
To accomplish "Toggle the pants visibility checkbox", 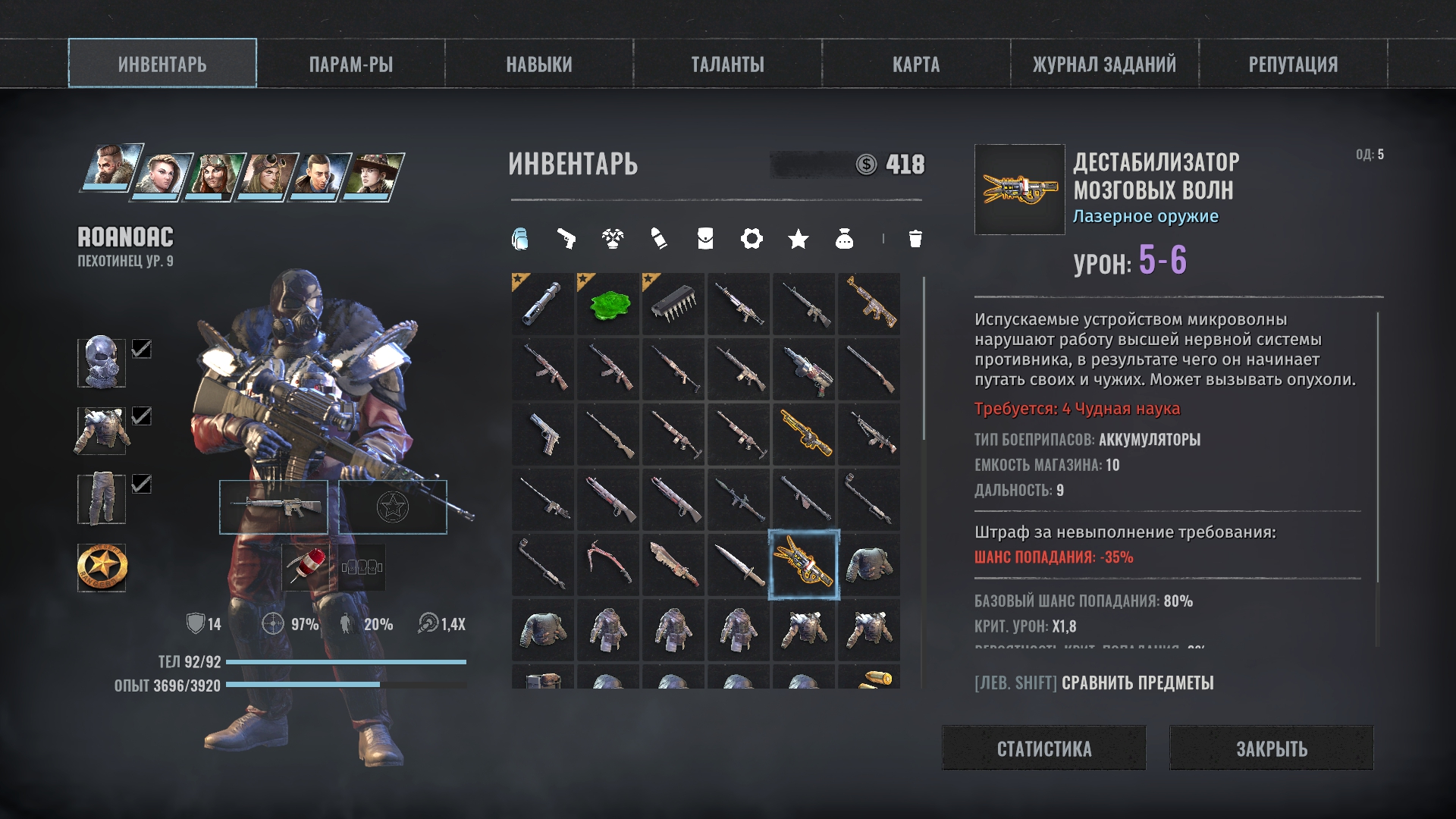I will (142, 484).
